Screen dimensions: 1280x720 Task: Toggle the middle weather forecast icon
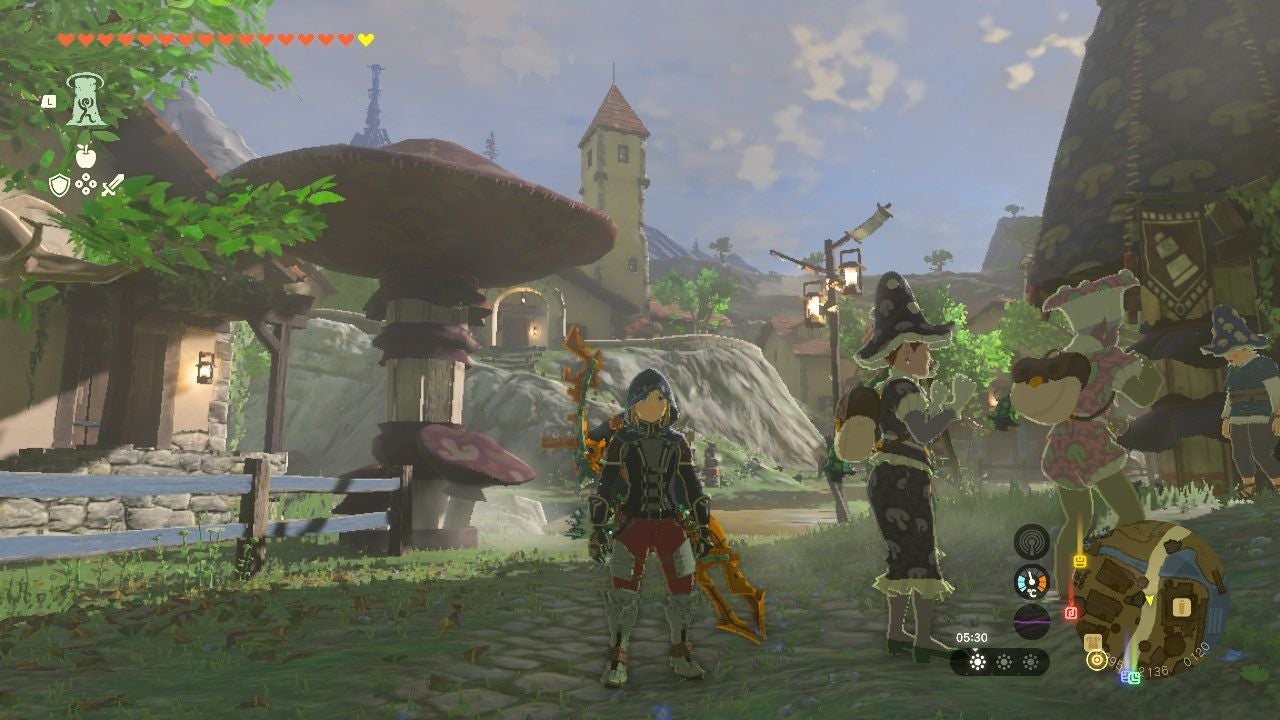pyautogui.click(x=1003, y=660)
